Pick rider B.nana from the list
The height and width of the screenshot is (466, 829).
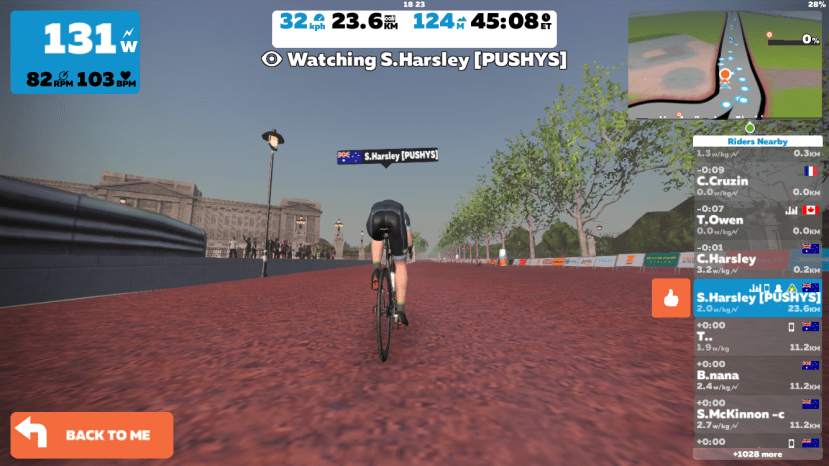(757, 375)
